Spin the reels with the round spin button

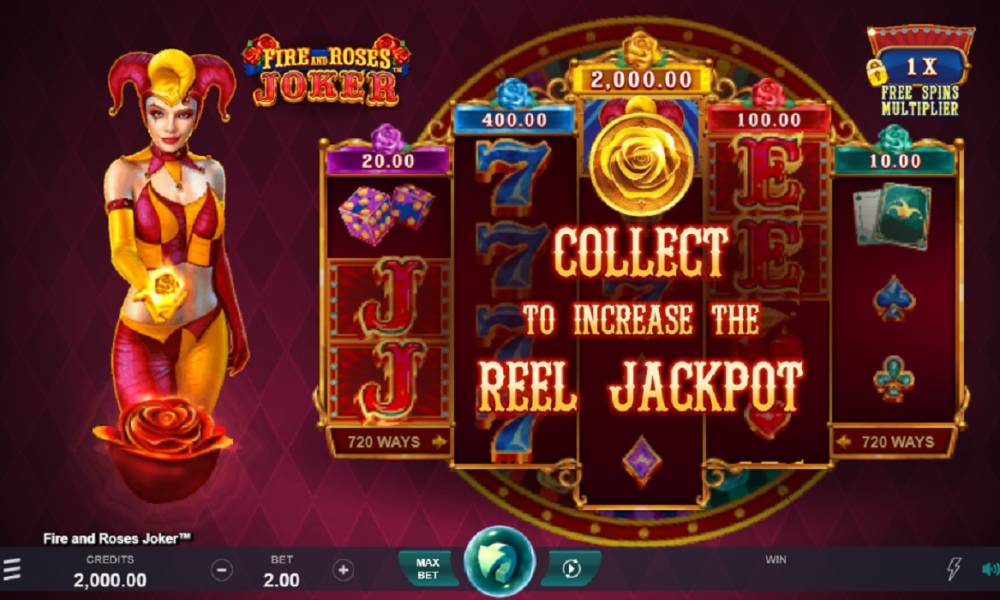(499, 564)
